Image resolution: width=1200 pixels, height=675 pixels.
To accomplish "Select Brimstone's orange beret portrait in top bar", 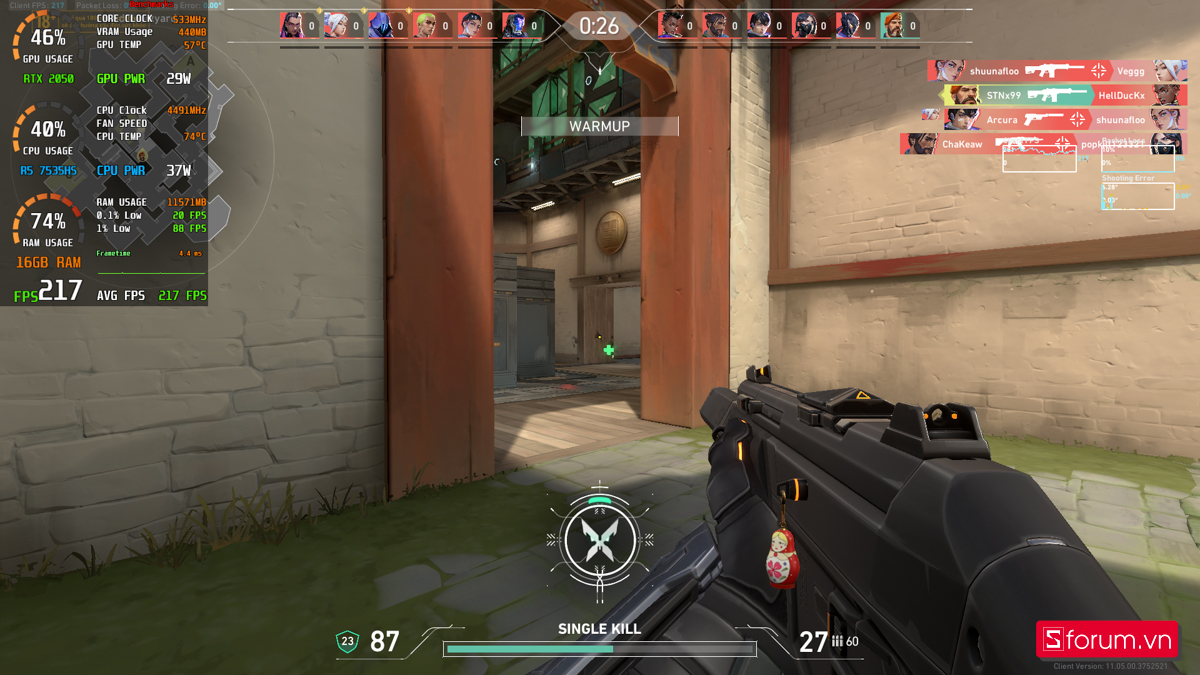I will pyautogui.click(x=892, y=26).
